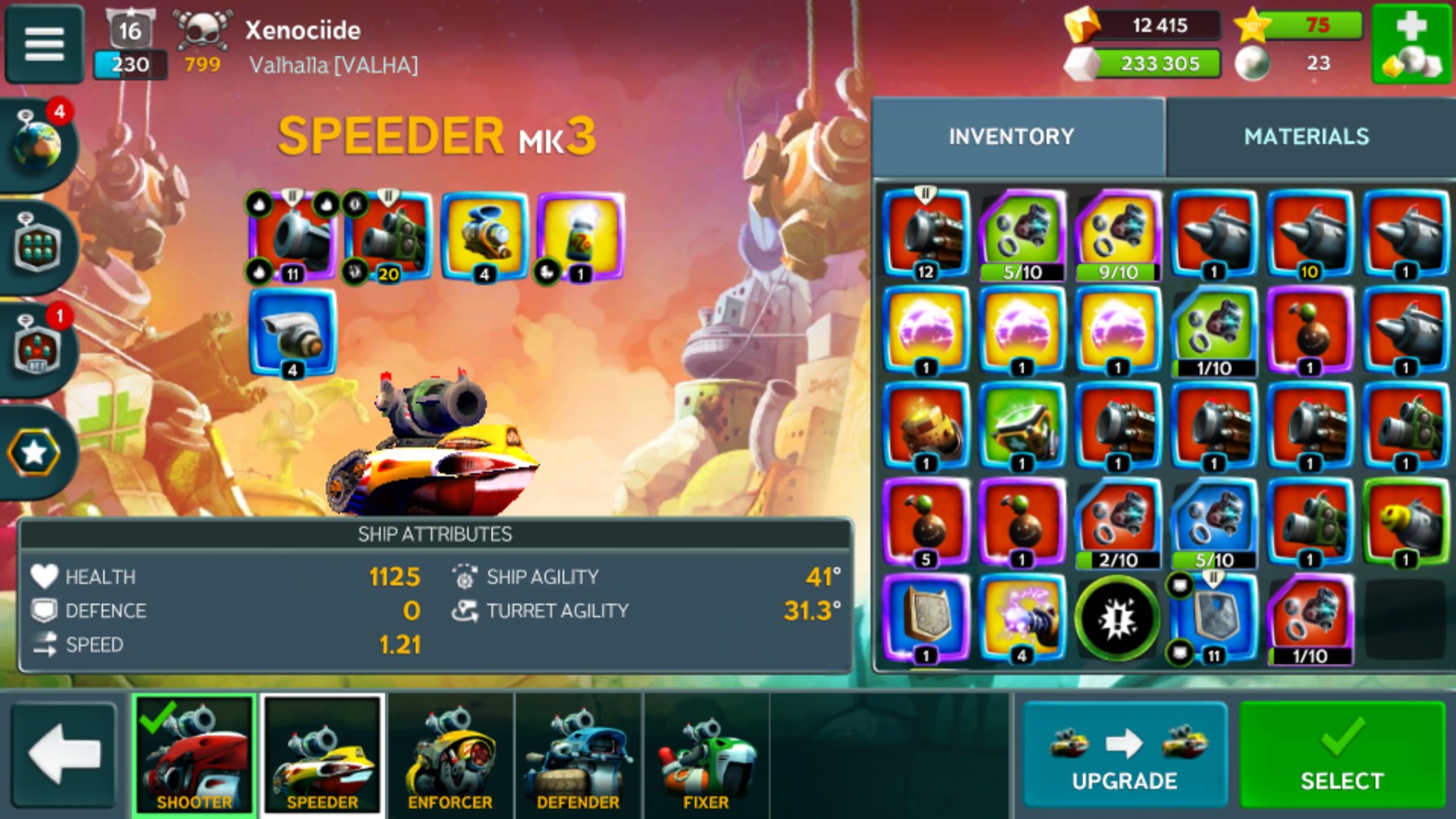The image size is (1456, 819).
Task: Confirm ship with the Select button
Action: pyautogui.click(x=1341, y=755)
